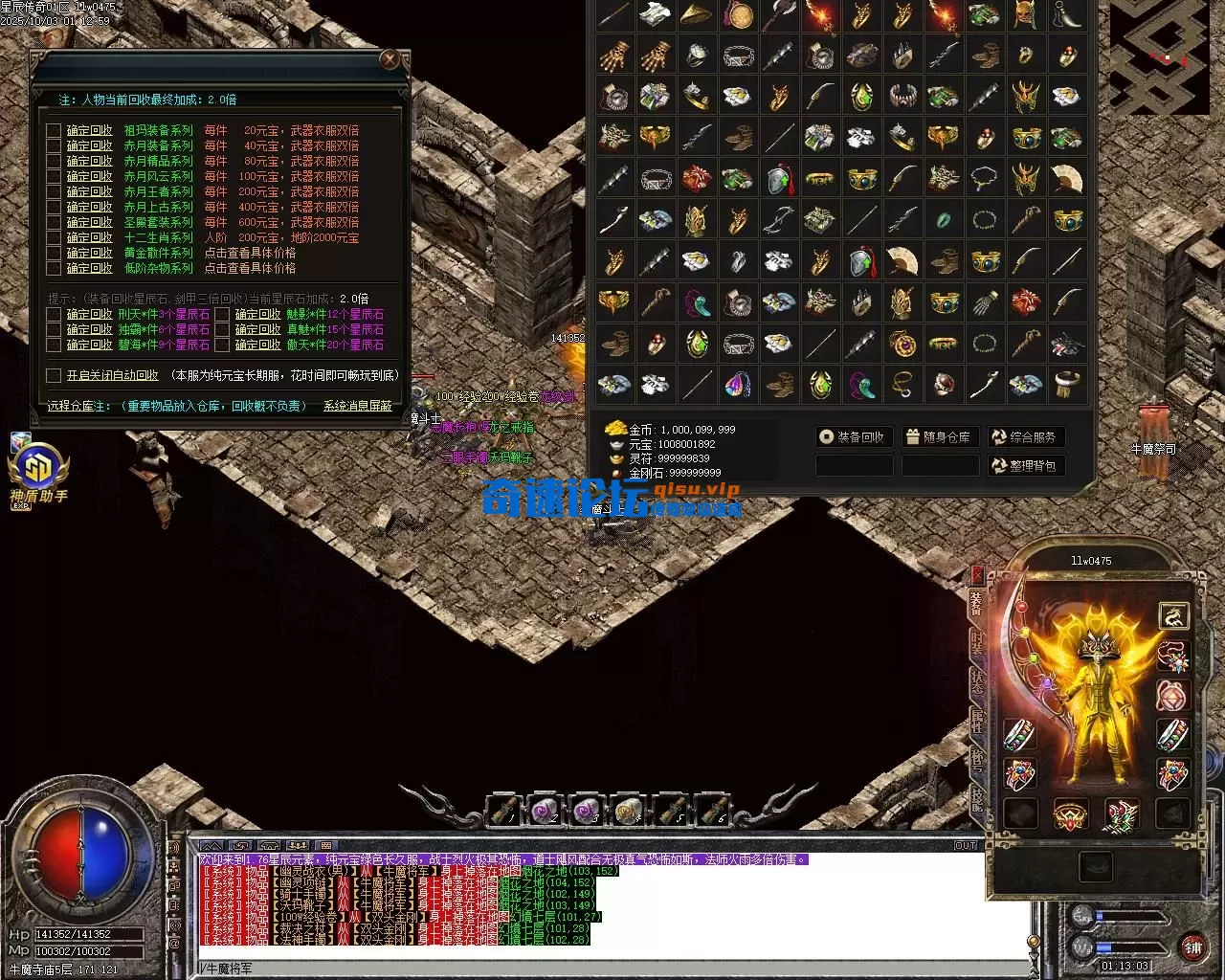Toggle the 开启关闭自动回收 checkbox

pyautogui.click(x=54, y=376)
